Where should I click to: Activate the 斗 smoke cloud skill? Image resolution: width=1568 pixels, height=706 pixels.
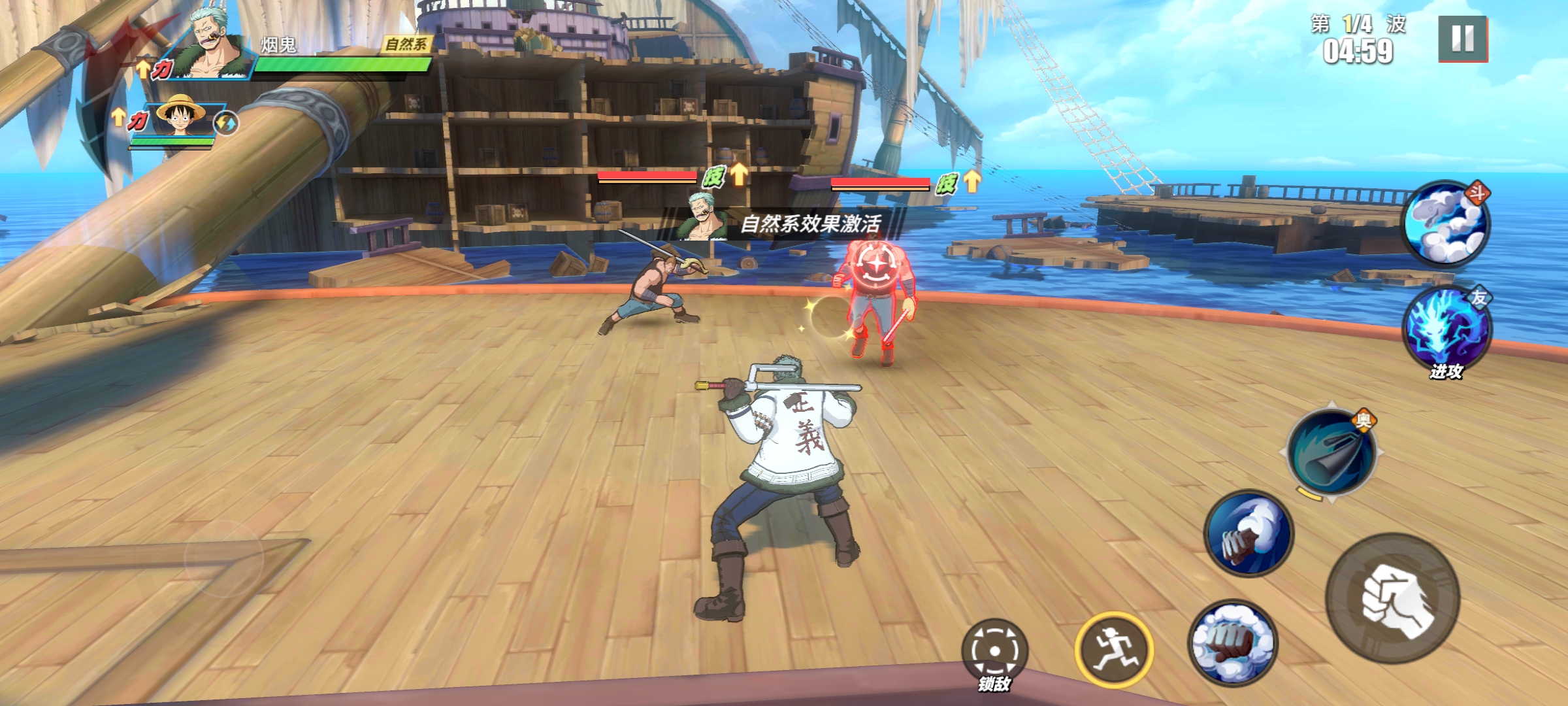click(1448, 224)
